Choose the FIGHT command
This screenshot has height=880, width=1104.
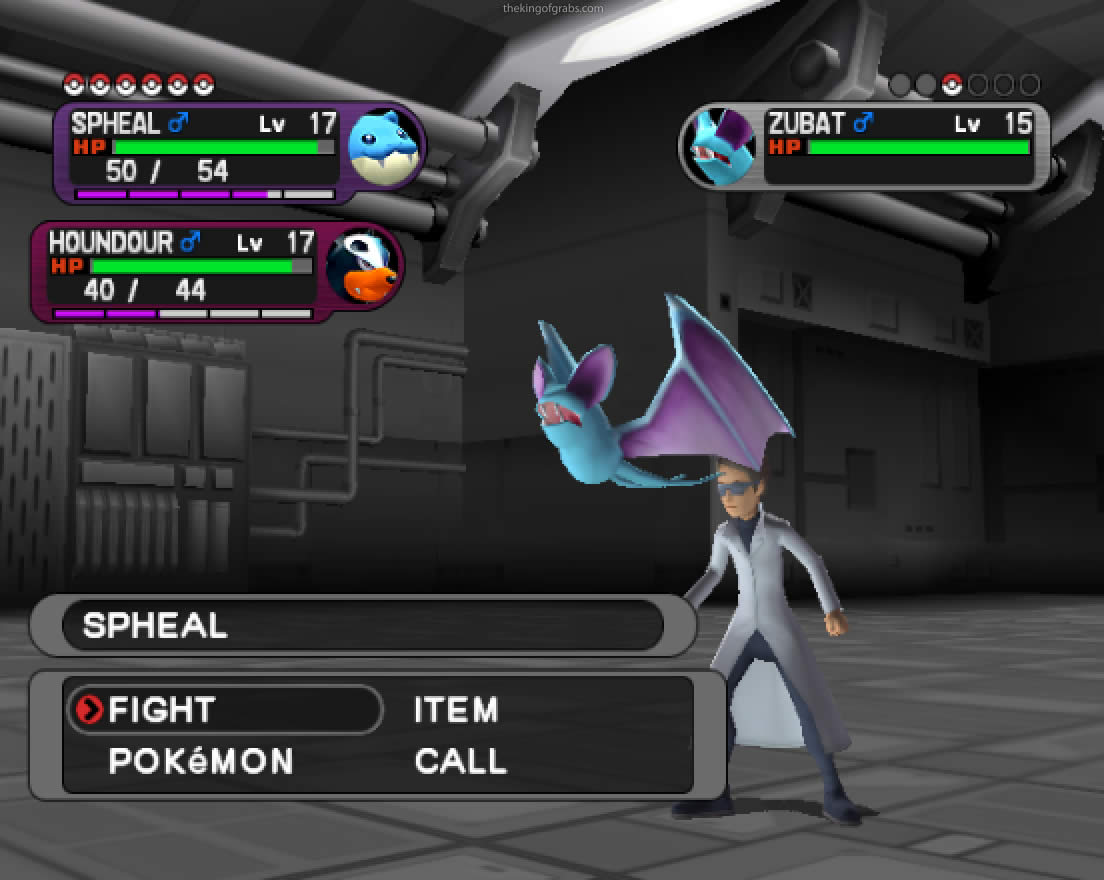tap(162, 710)
